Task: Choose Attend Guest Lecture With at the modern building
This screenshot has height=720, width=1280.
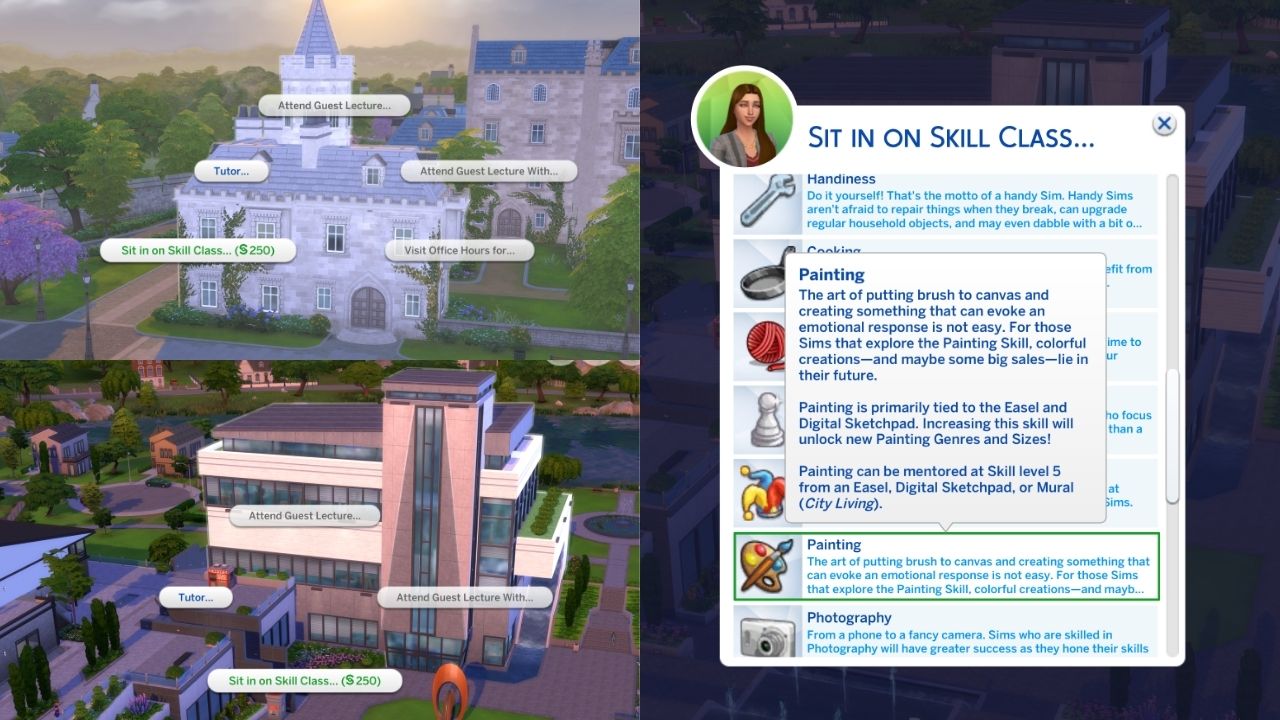Action: click(466, 597)
